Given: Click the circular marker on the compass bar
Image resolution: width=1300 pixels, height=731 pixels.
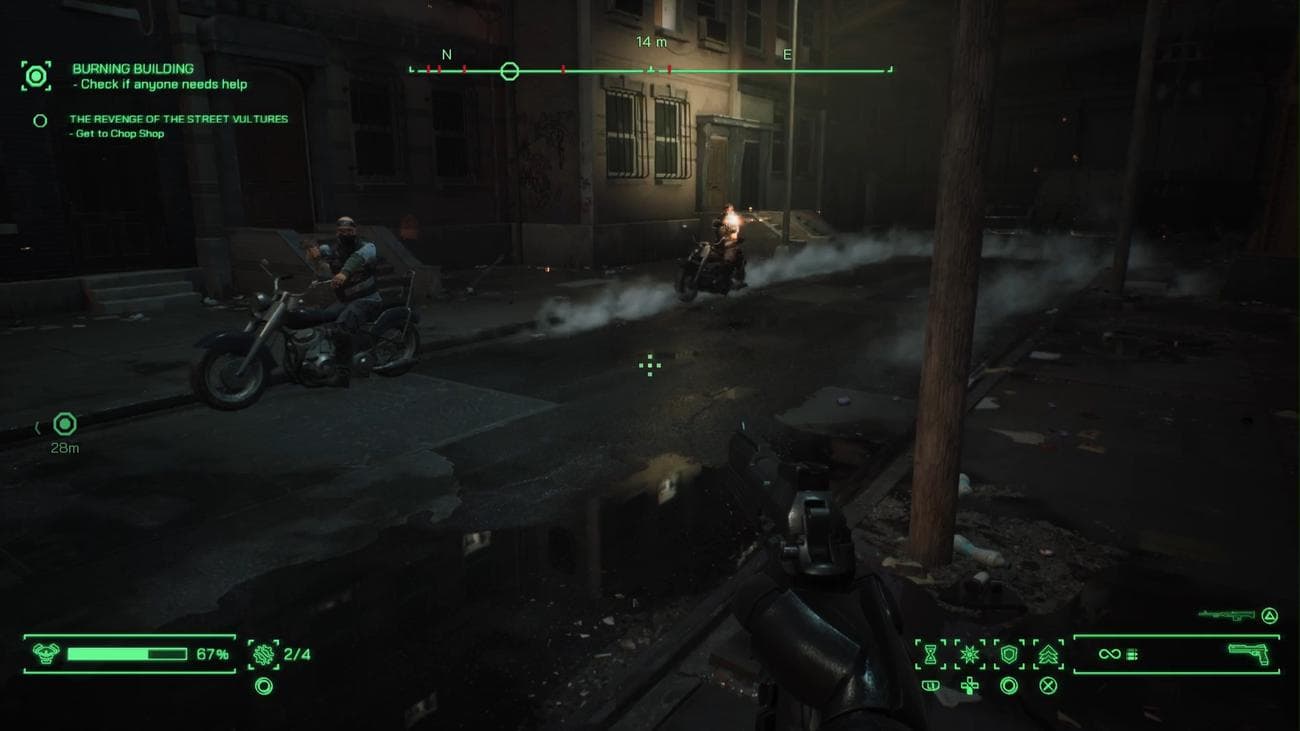Looking at the screenshot, I should click(x=509, y=71).
